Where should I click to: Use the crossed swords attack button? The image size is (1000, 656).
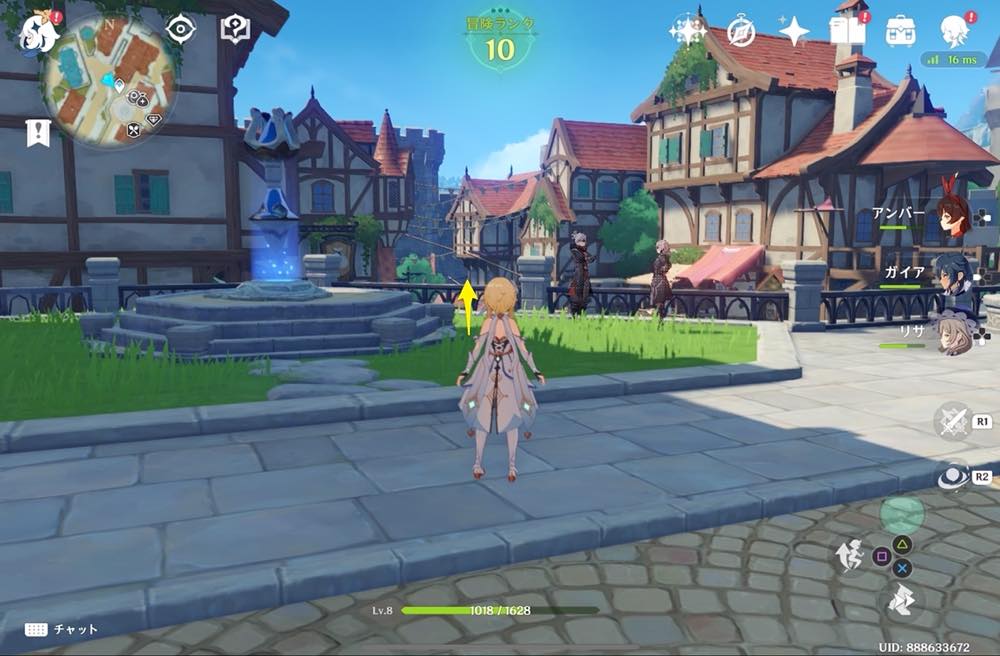pos(954,421)
